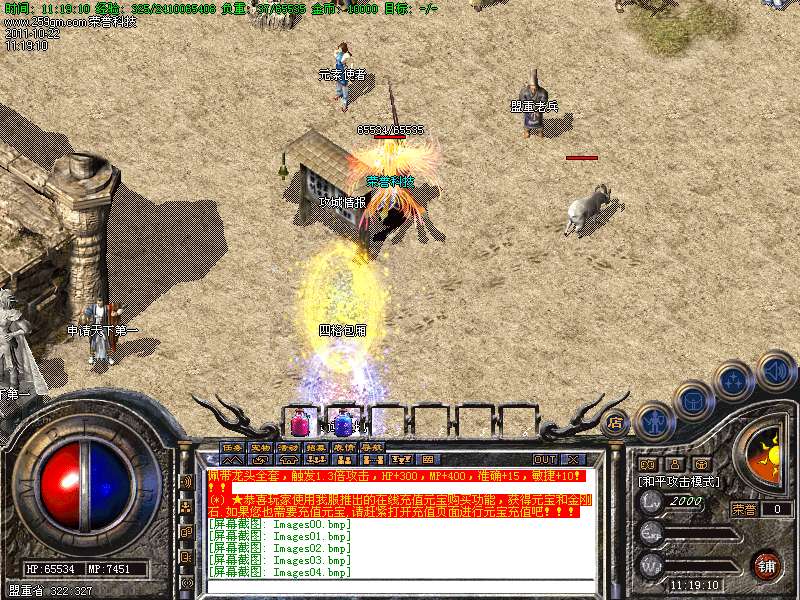Open the 宝物 treasure tab
This screenshot has height=600, width=800.
click(260, 447)
